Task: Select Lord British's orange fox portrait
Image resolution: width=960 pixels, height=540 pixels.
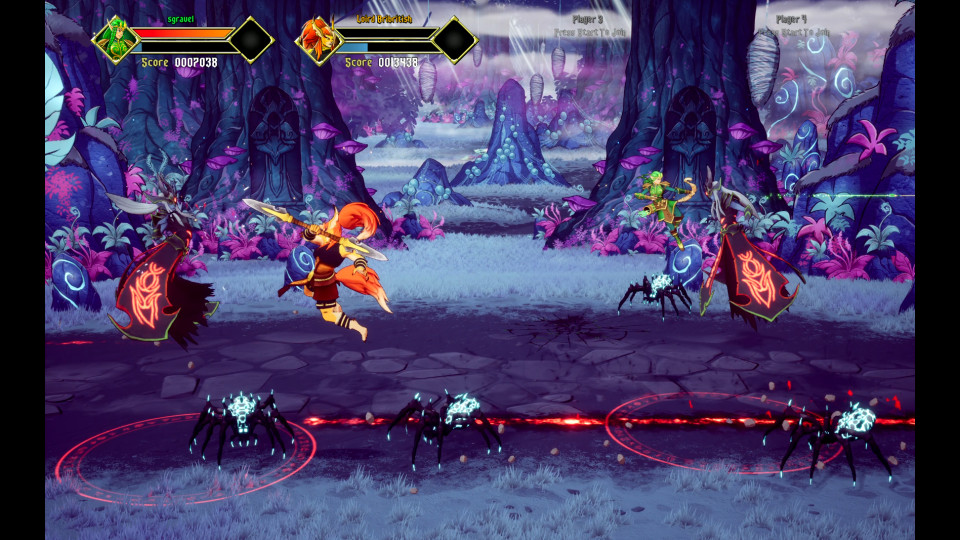Action: [x=318, y=40]
